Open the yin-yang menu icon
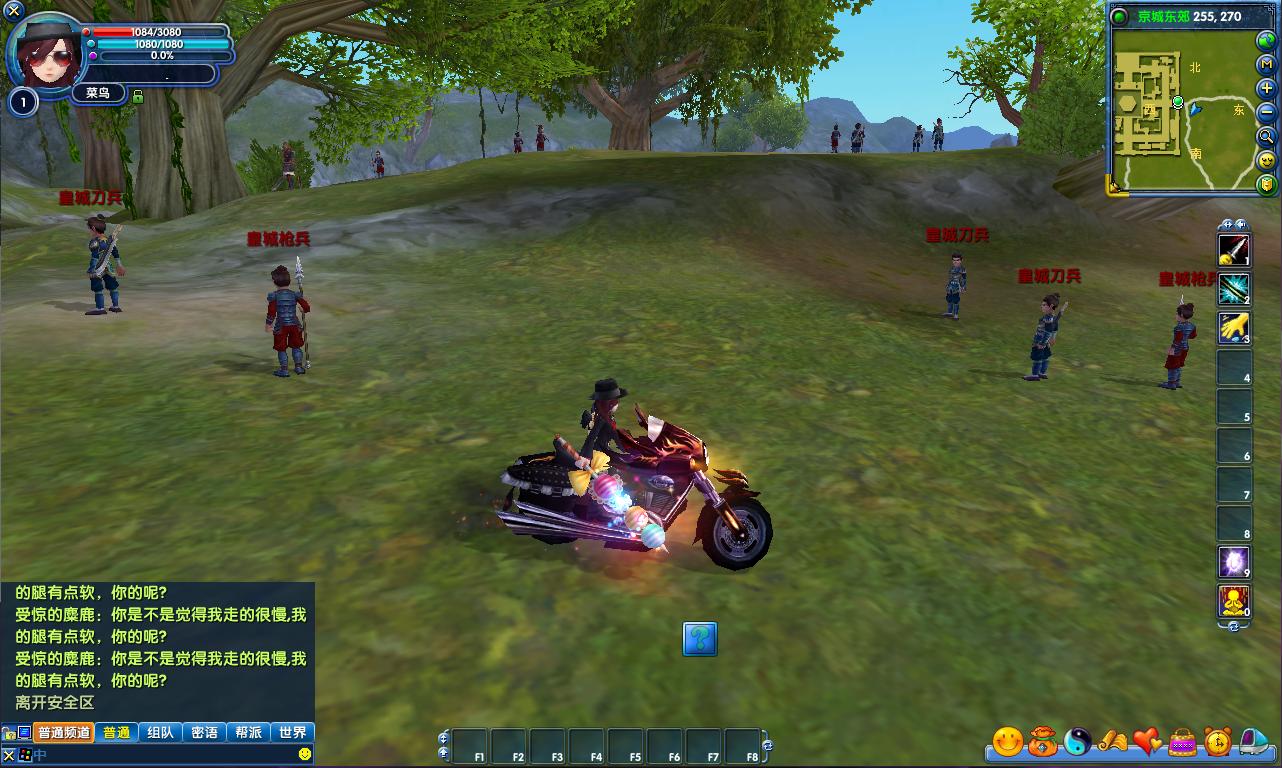The image size is (1282, 768). click(x=1078, y=742)
